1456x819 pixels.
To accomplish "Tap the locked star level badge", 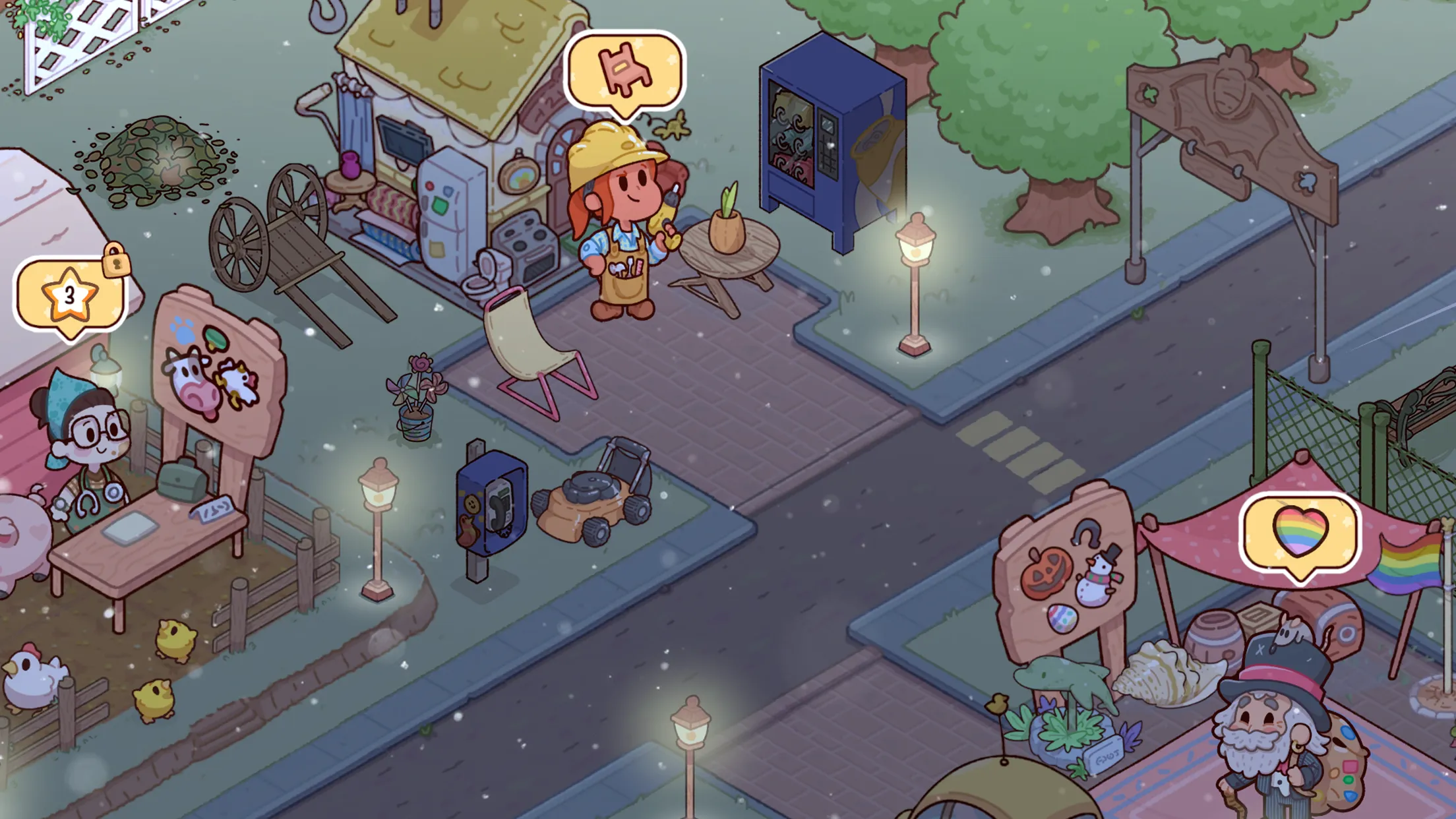I will 69,295.
